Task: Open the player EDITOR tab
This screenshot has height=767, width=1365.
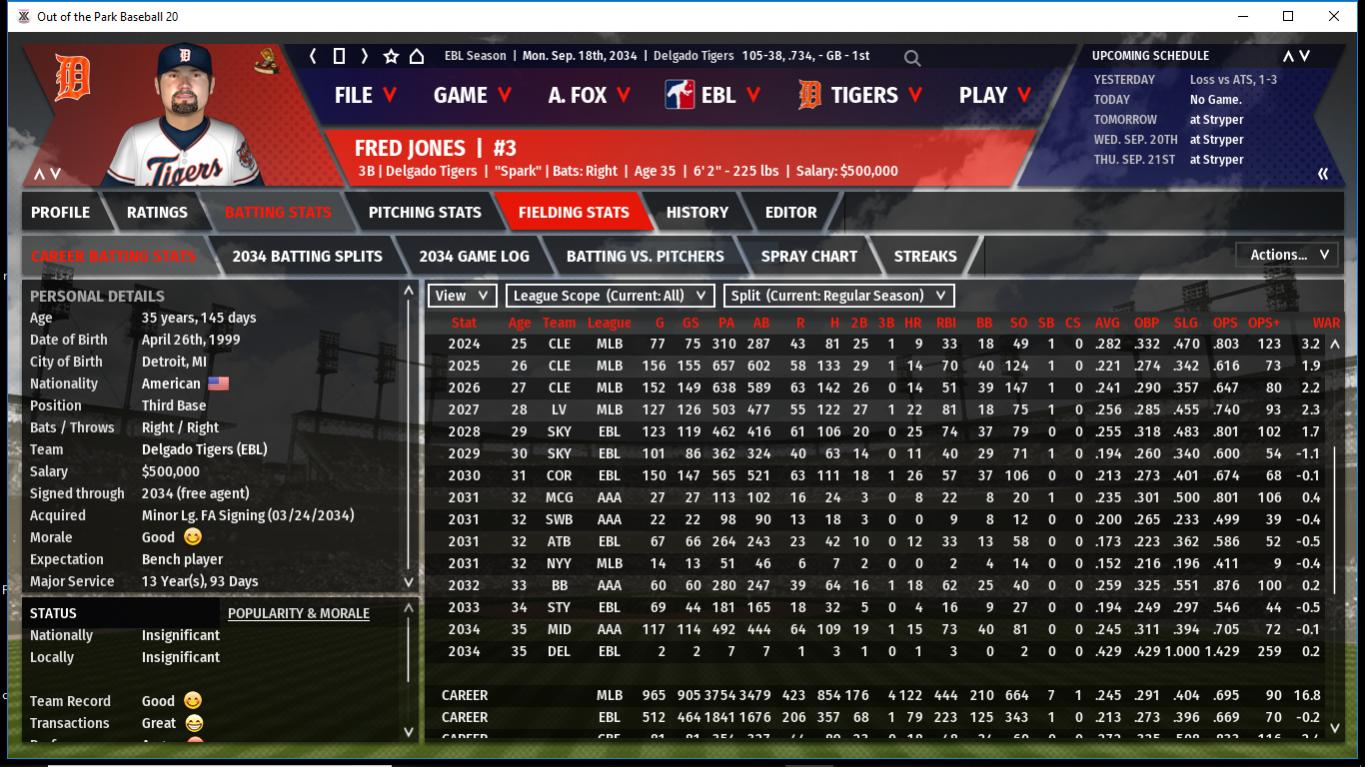Action: 791,212
